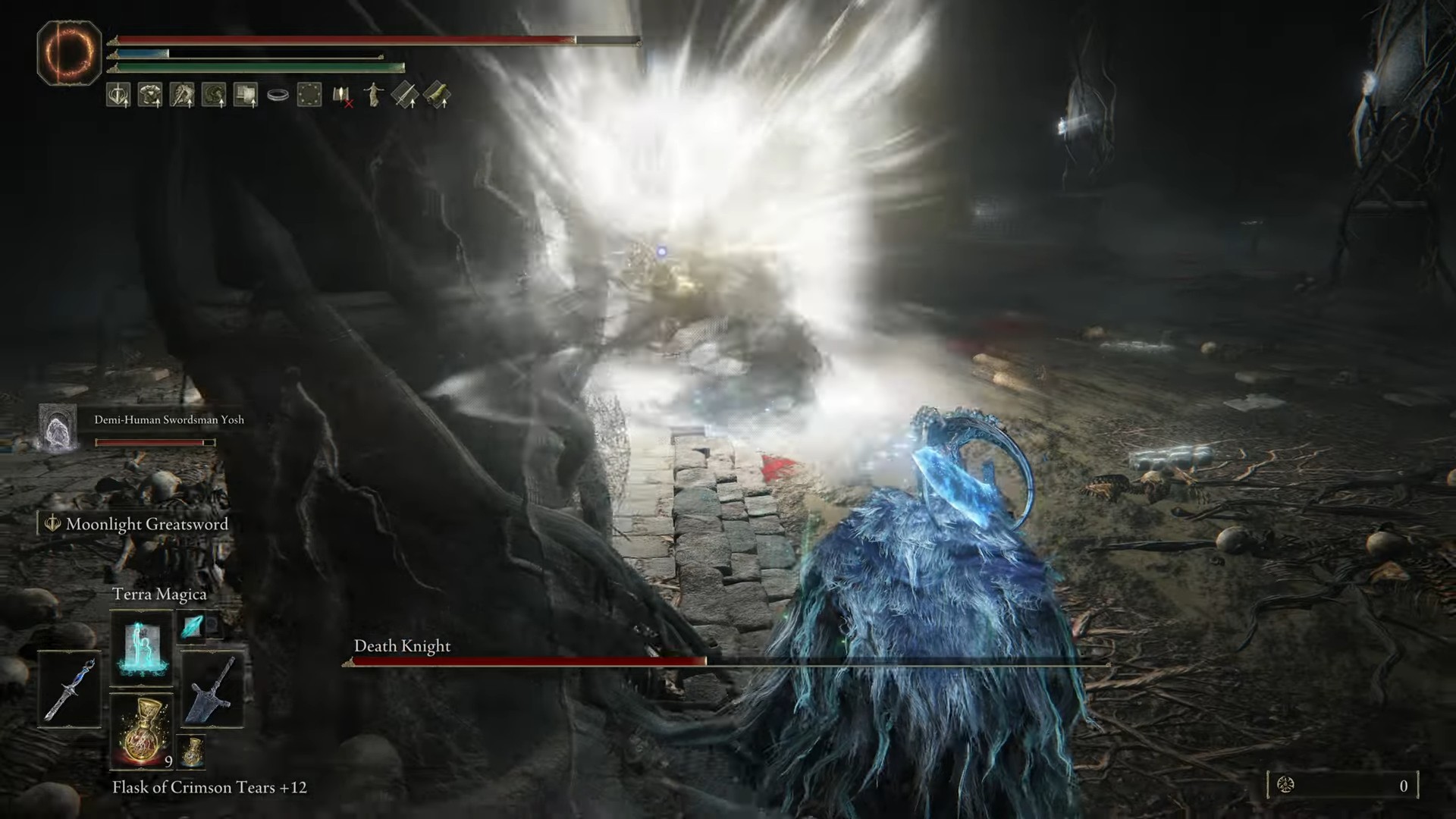This screenshot has width=1456, height=819.
Task: Click the Flask of Crimson Tears +12 label
Action: [209, 787]
